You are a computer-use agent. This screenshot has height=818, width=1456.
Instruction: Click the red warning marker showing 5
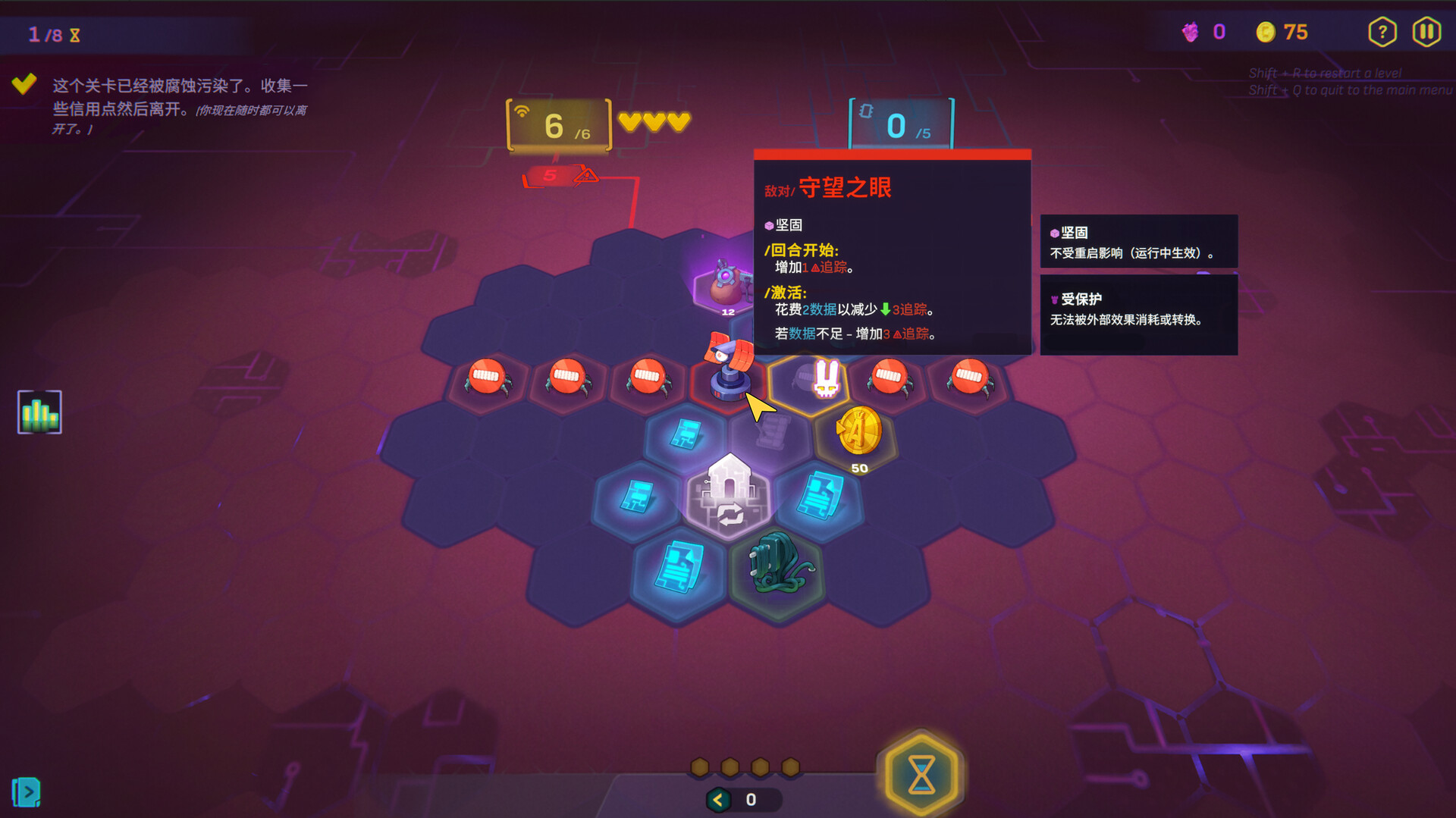tap(551, 177)
